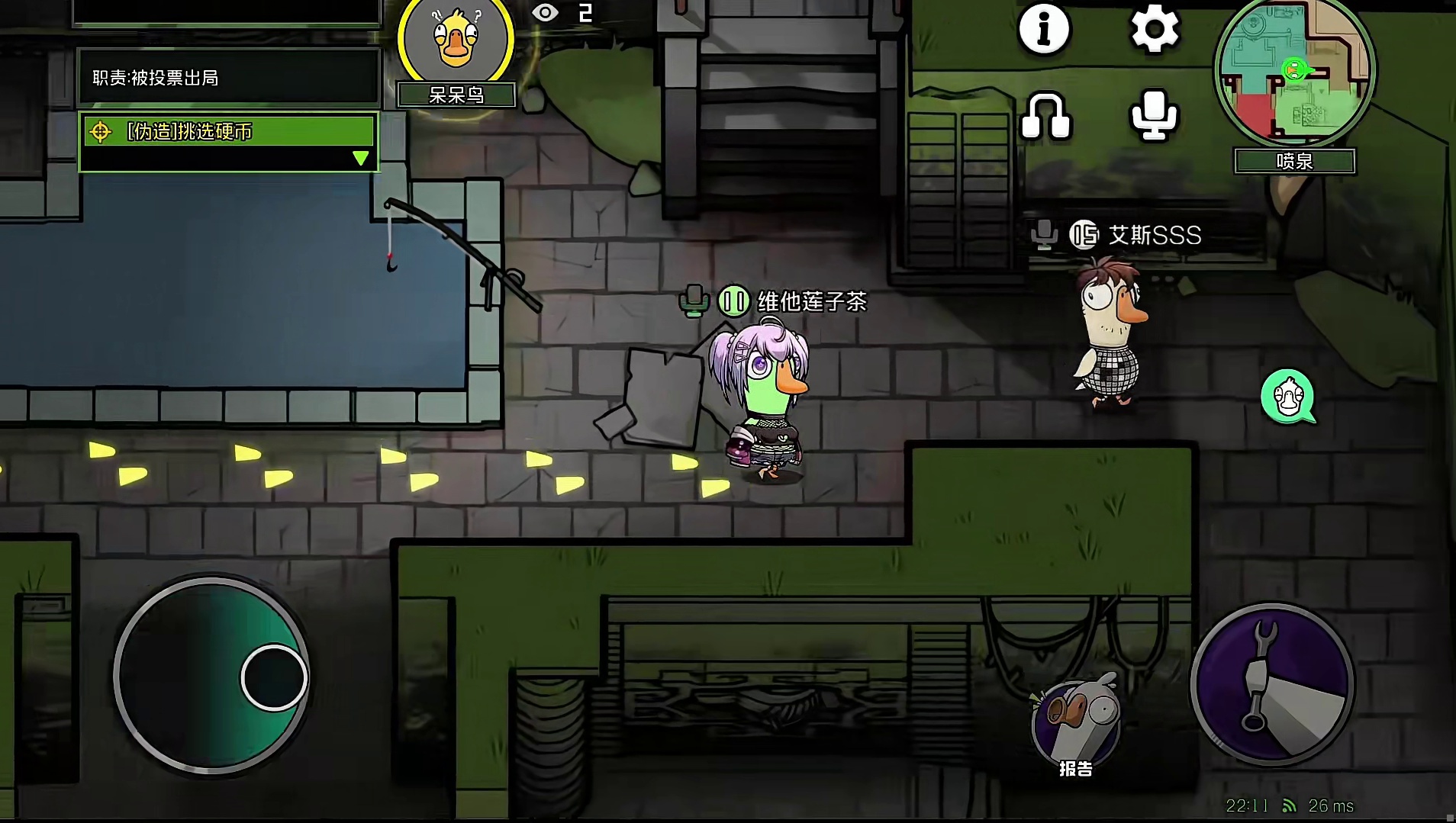Screen dimensions: 1456x823
Task: Toggle the headphones audio icon
Action: (1045, 117)
